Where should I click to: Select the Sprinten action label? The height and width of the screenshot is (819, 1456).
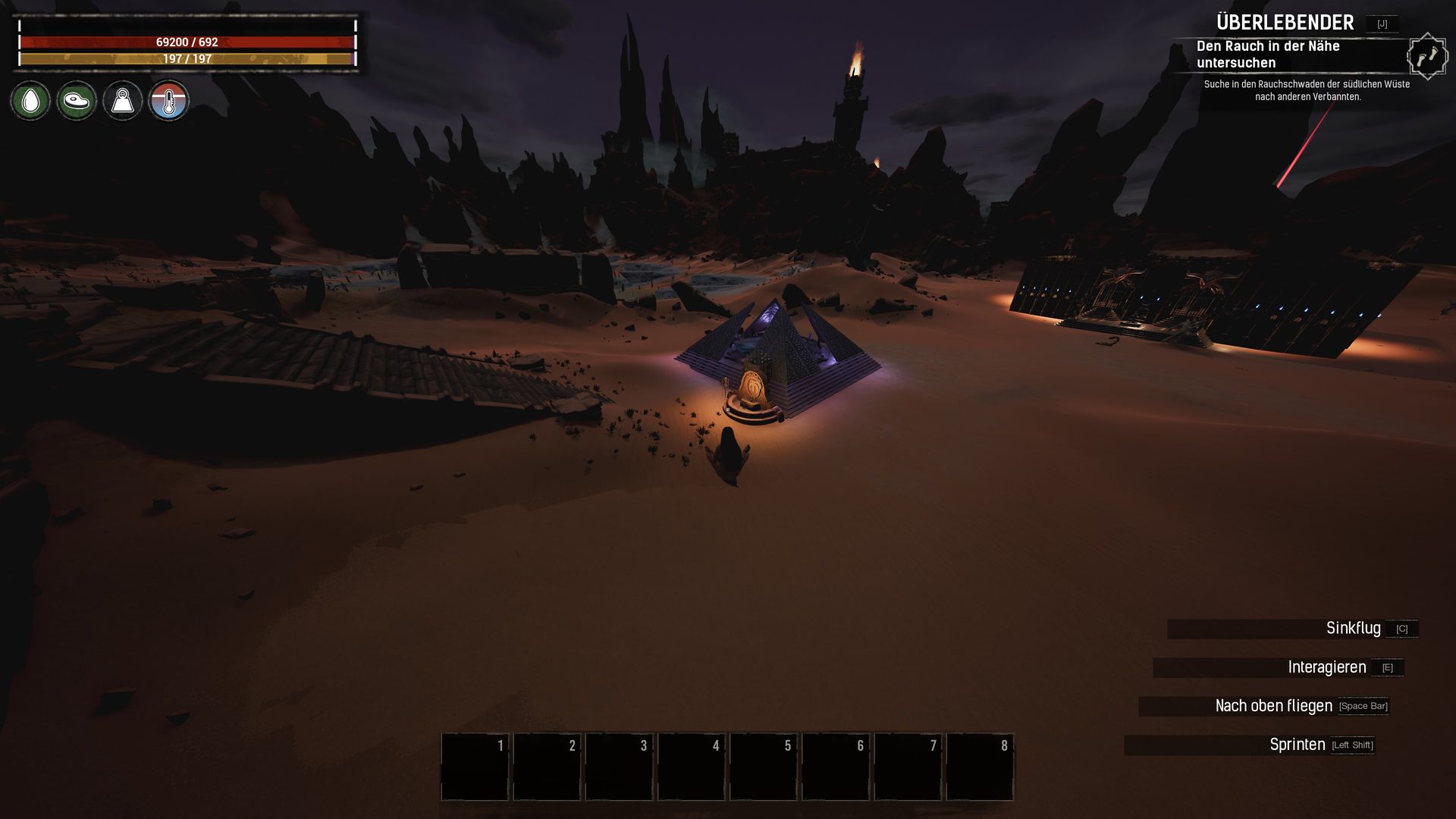(1297, 745)
